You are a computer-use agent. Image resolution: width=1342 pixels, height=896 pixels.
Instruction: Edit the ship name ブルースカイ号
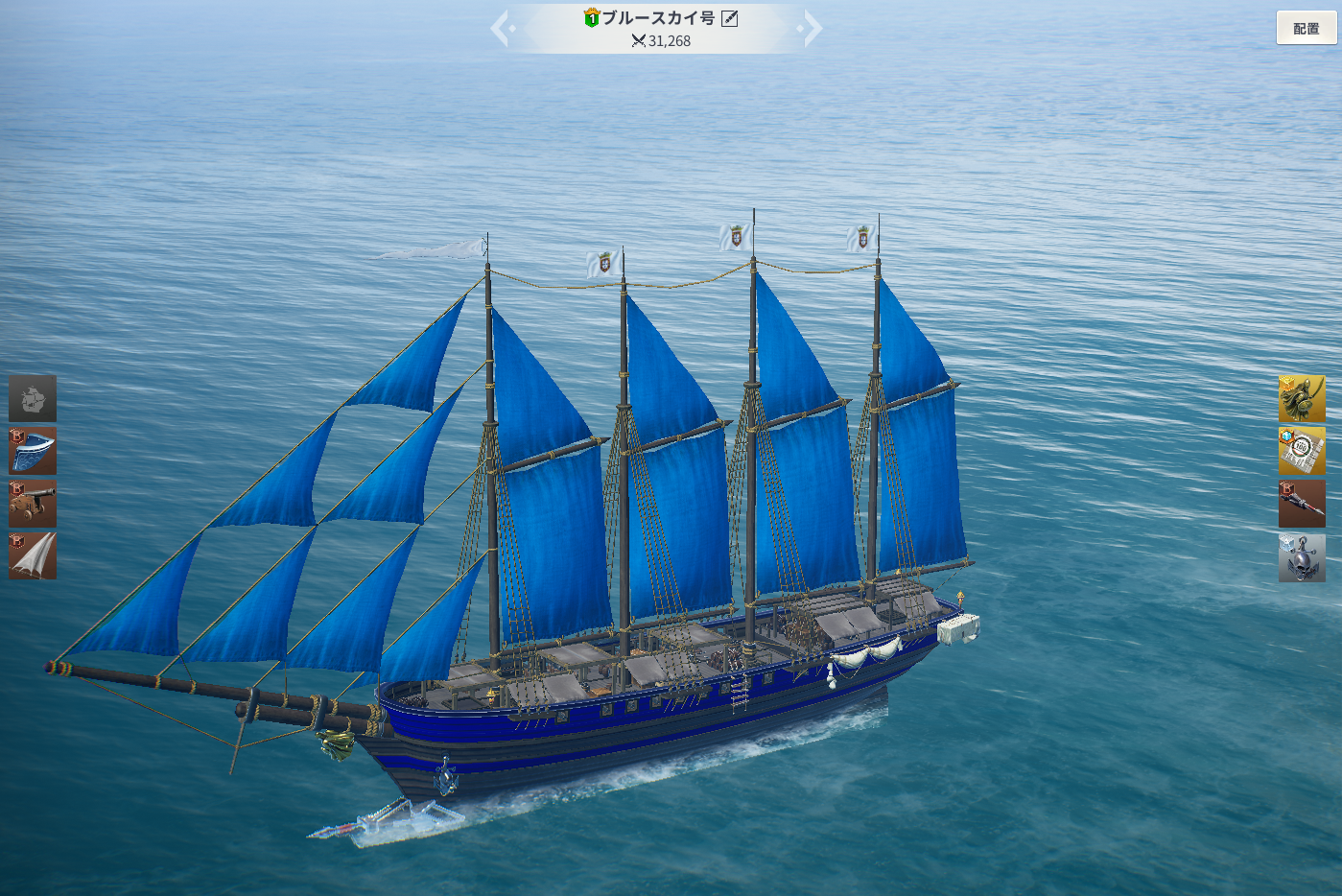point(730,18)
